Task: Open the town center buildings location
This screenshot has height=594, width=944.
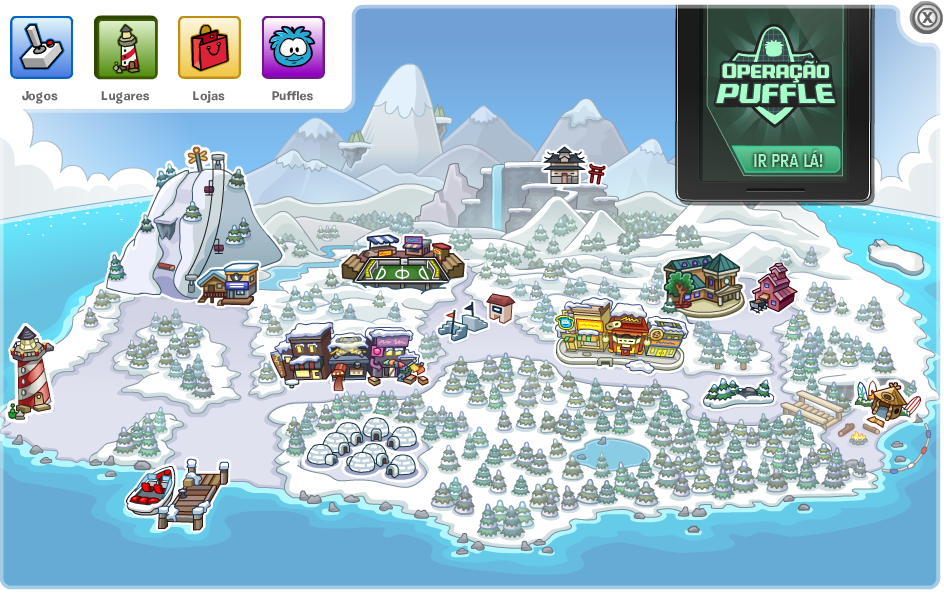Action: click(345, 355)
